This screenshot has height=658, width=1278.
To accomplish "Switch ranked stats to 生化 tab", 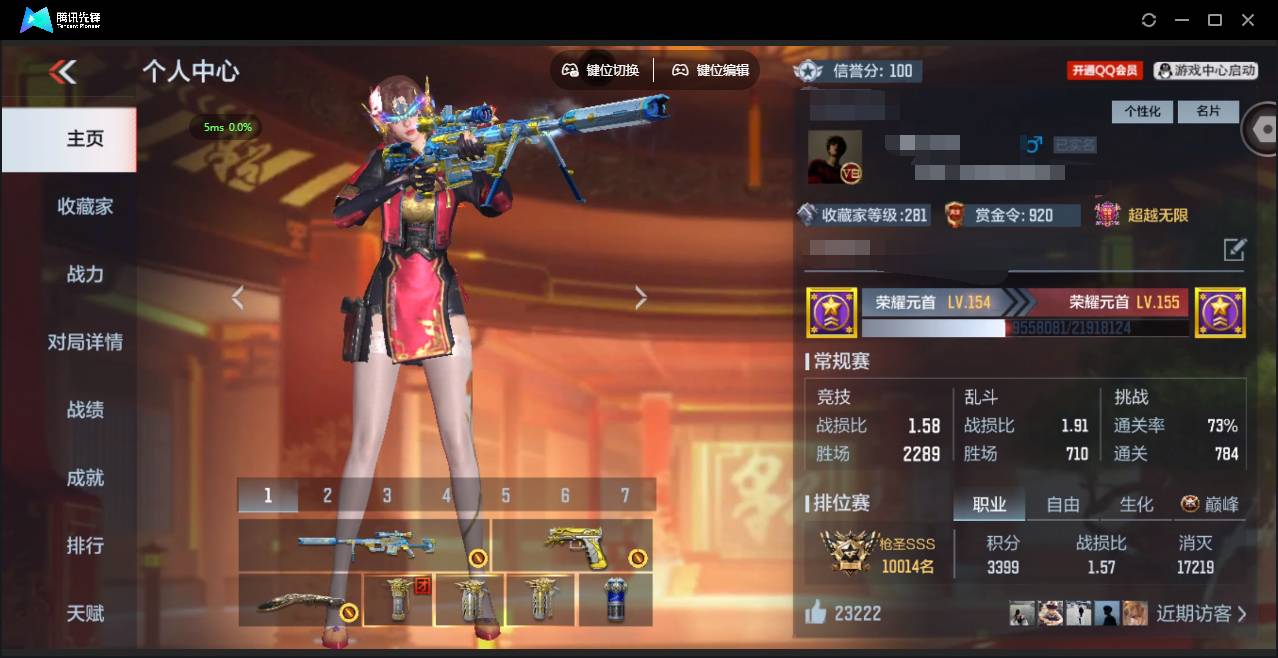I will (x=1136, y=504).
